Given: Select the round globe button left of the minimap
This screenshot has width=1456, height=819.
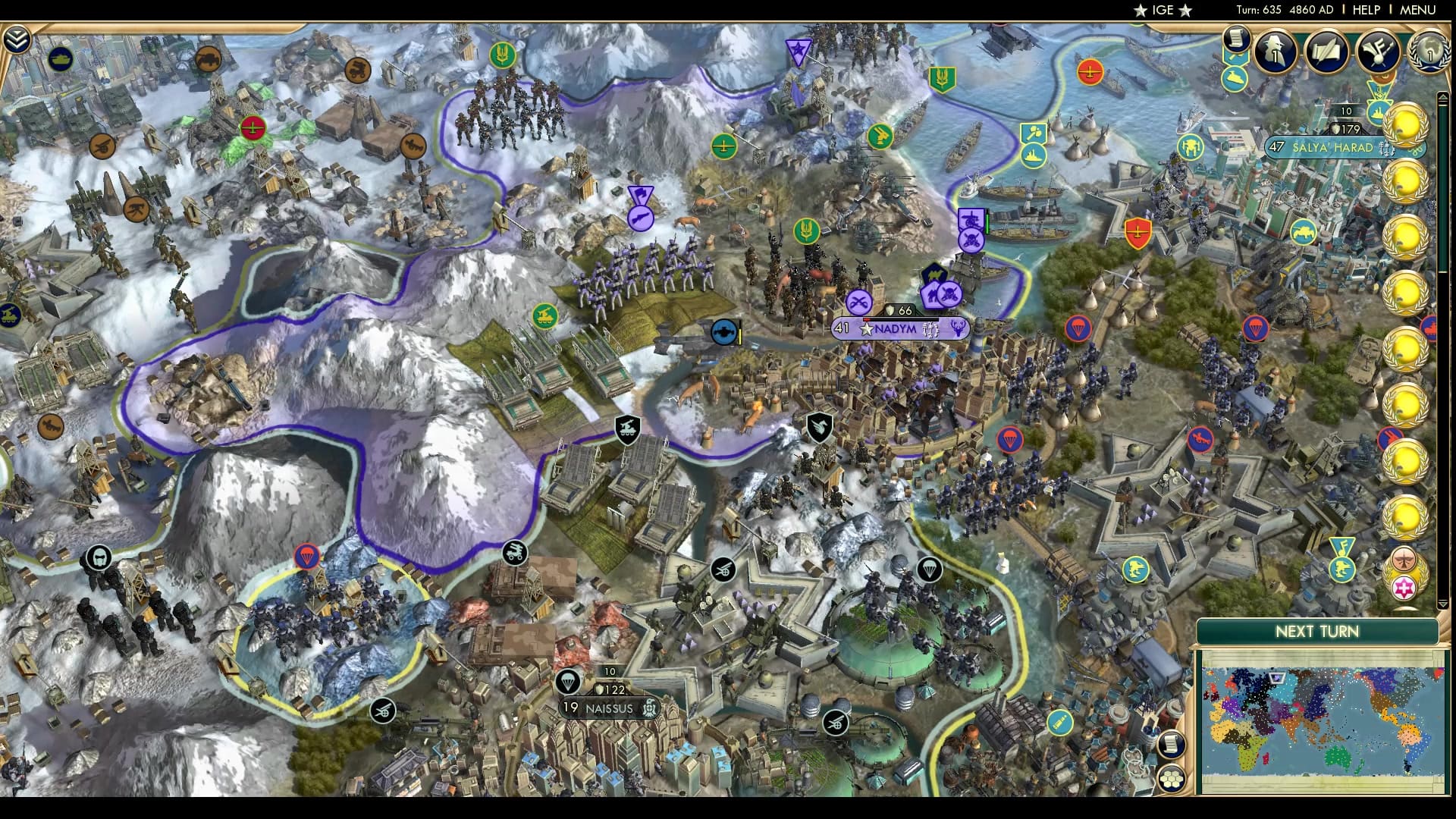Looking at the screenshot, I should 1172,745.
